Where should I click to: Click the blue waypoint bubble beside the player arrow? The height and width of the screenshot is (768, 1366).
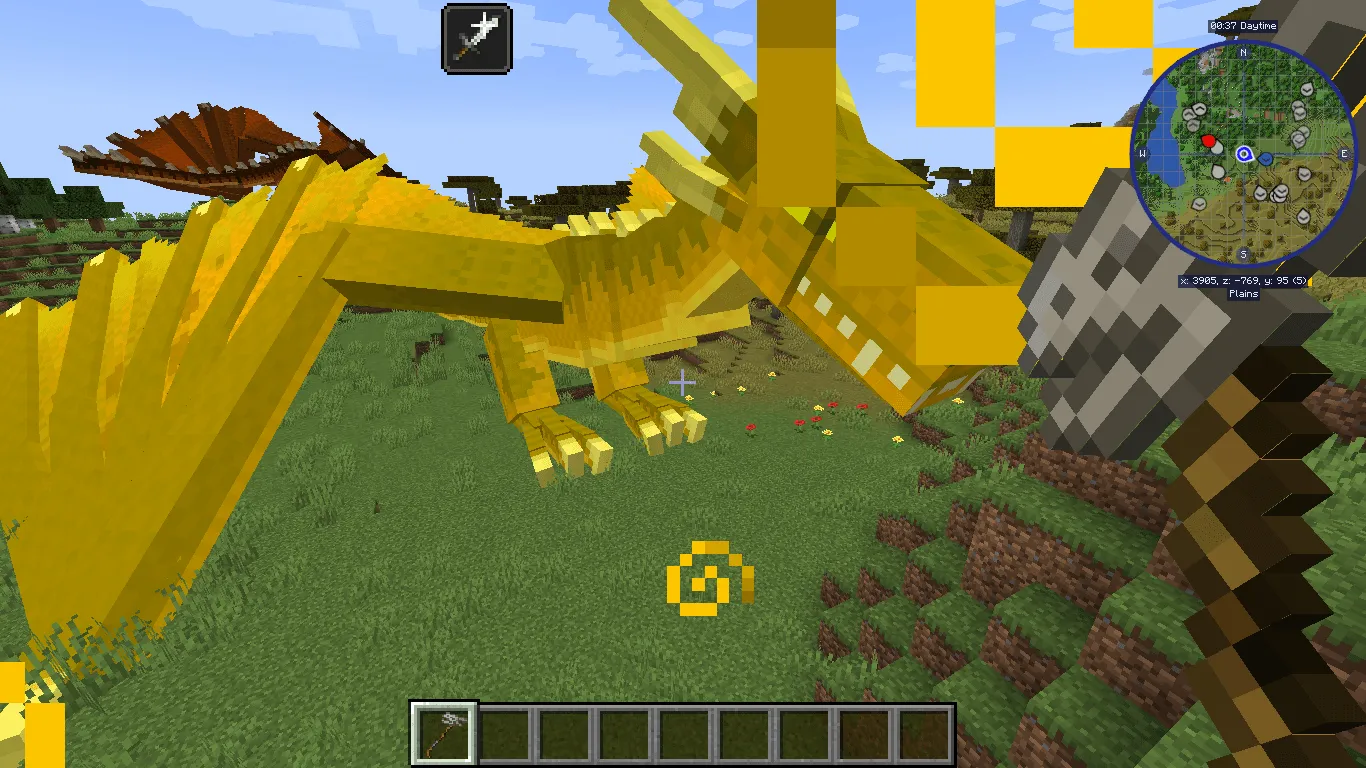pyautogui.click(x=1265, y=158)
